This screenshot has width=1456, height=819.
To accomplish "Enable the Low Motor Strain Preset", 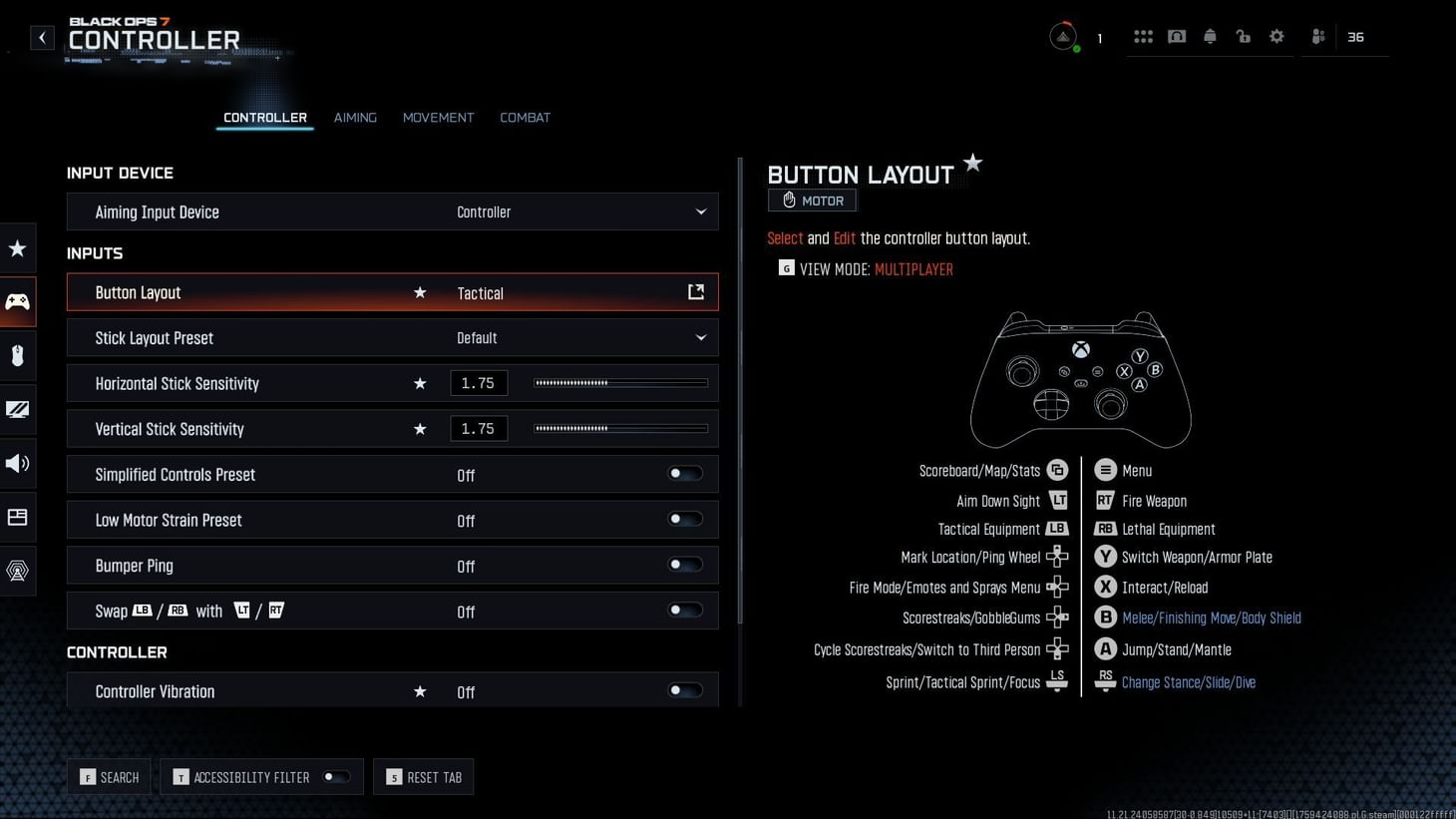I will coord(684,520).
